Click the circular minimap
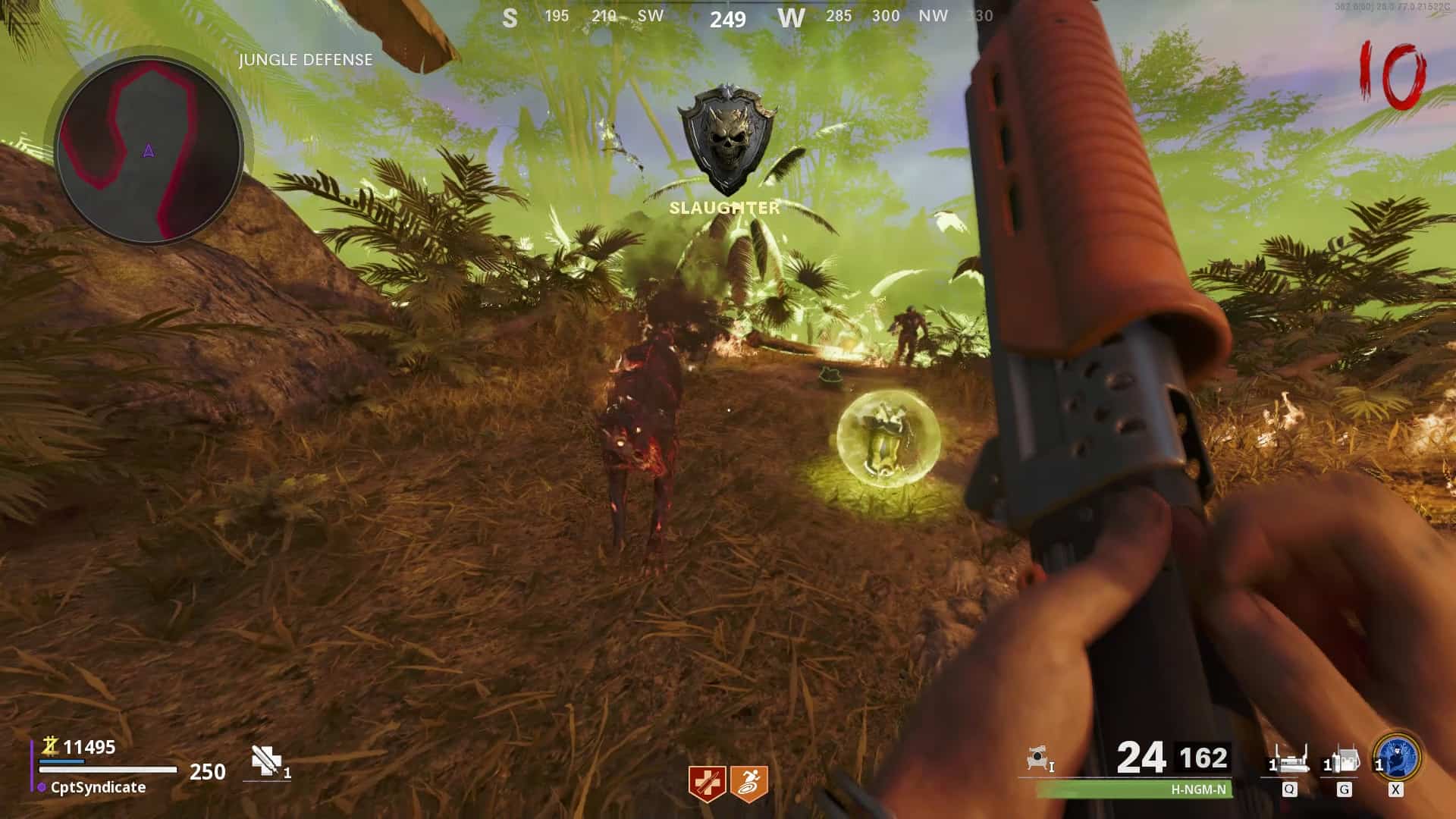The width and height of the screenshot is (1456, 819). [149, 153]
